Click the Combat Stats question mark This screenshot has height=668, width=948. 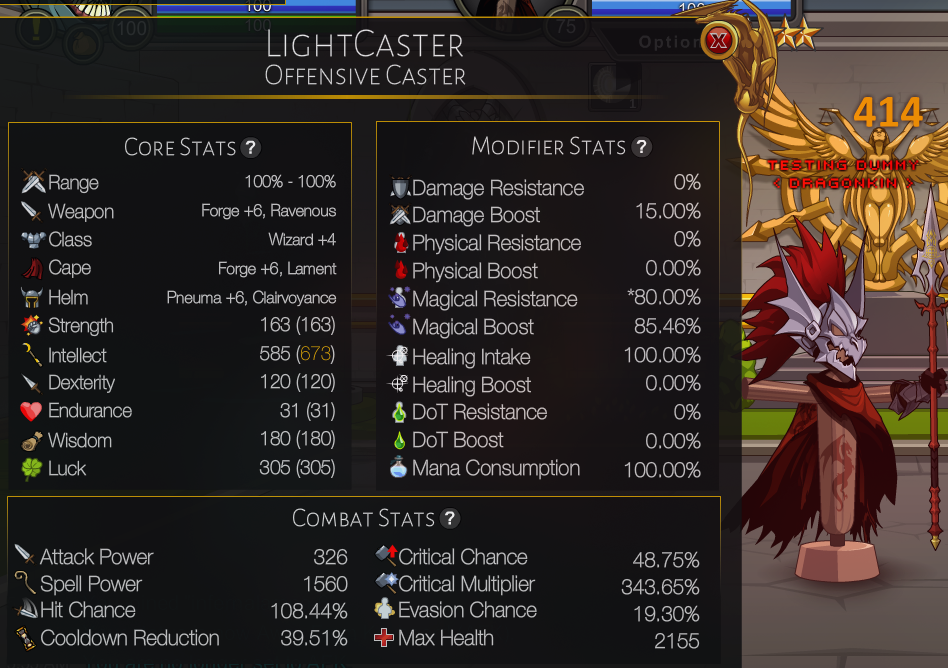pos(450,518)
